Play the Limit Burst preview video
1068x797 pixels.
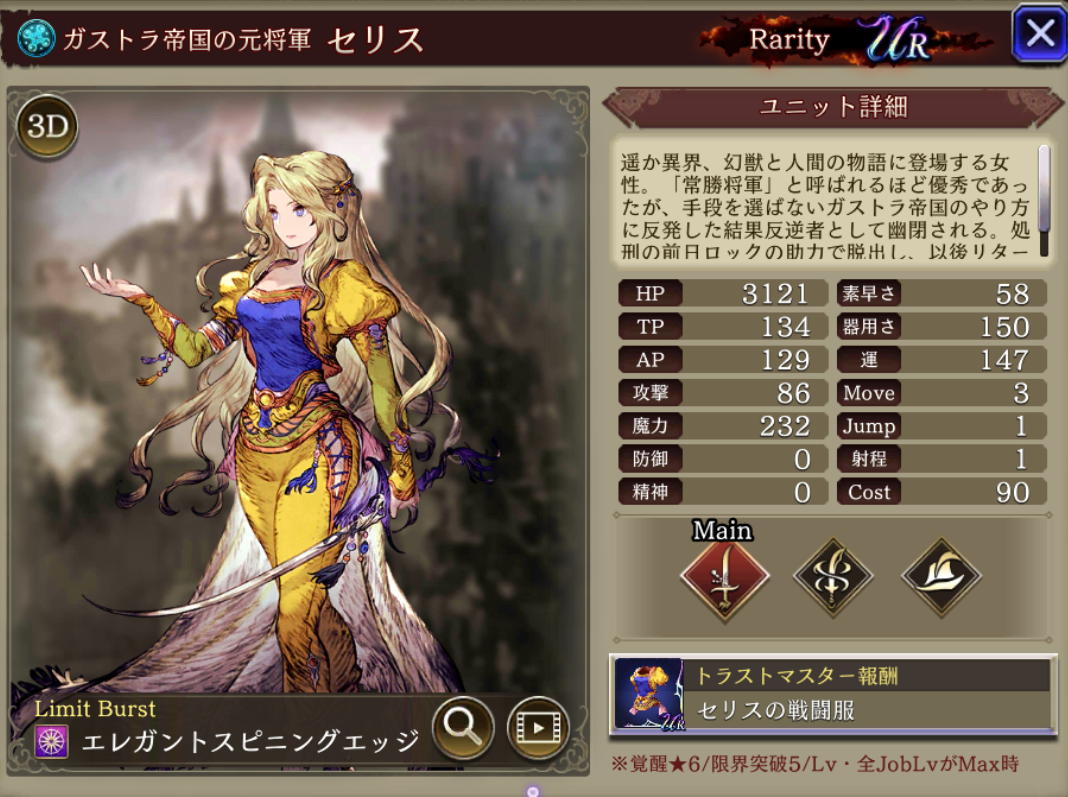pyautogui.click(x=537, y=727)
